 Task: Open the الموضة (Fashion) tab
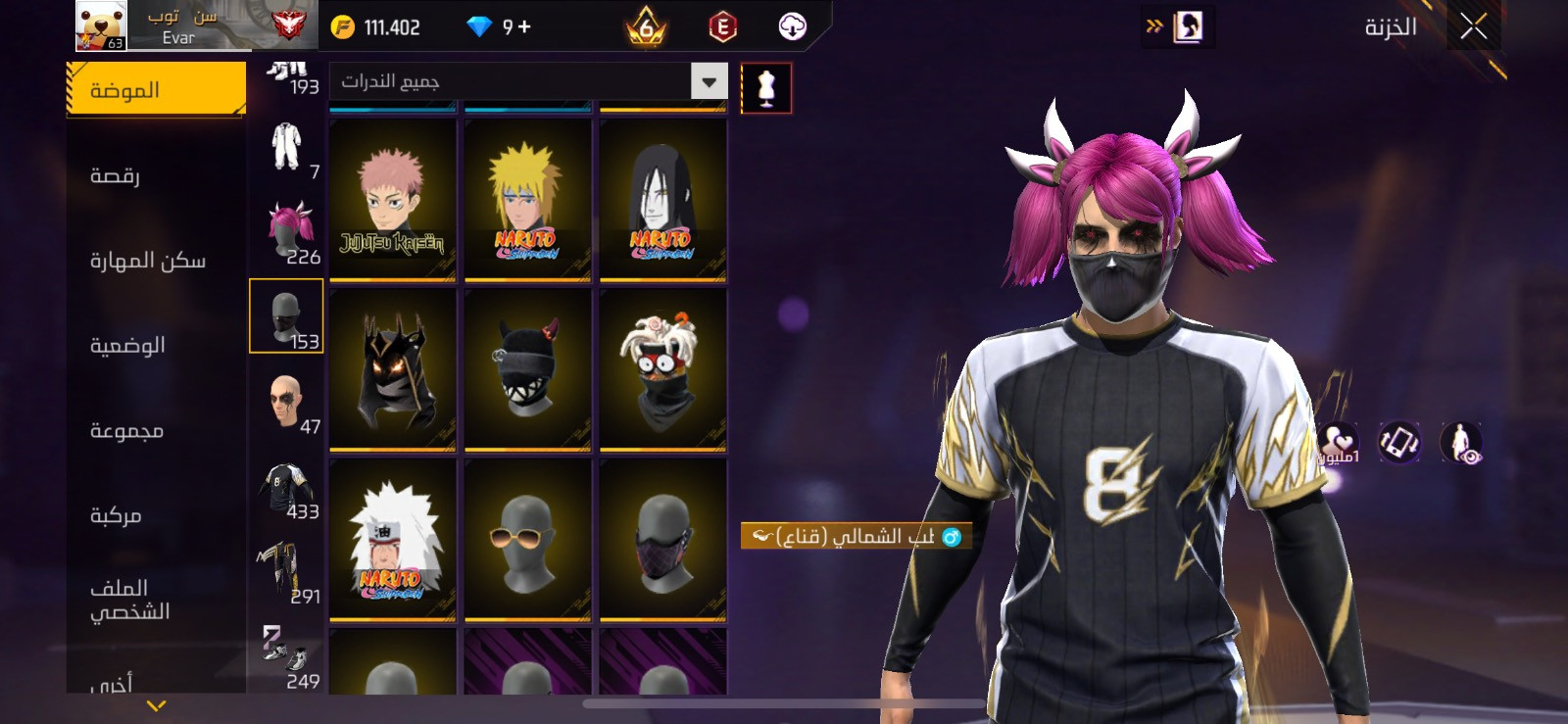156,90
